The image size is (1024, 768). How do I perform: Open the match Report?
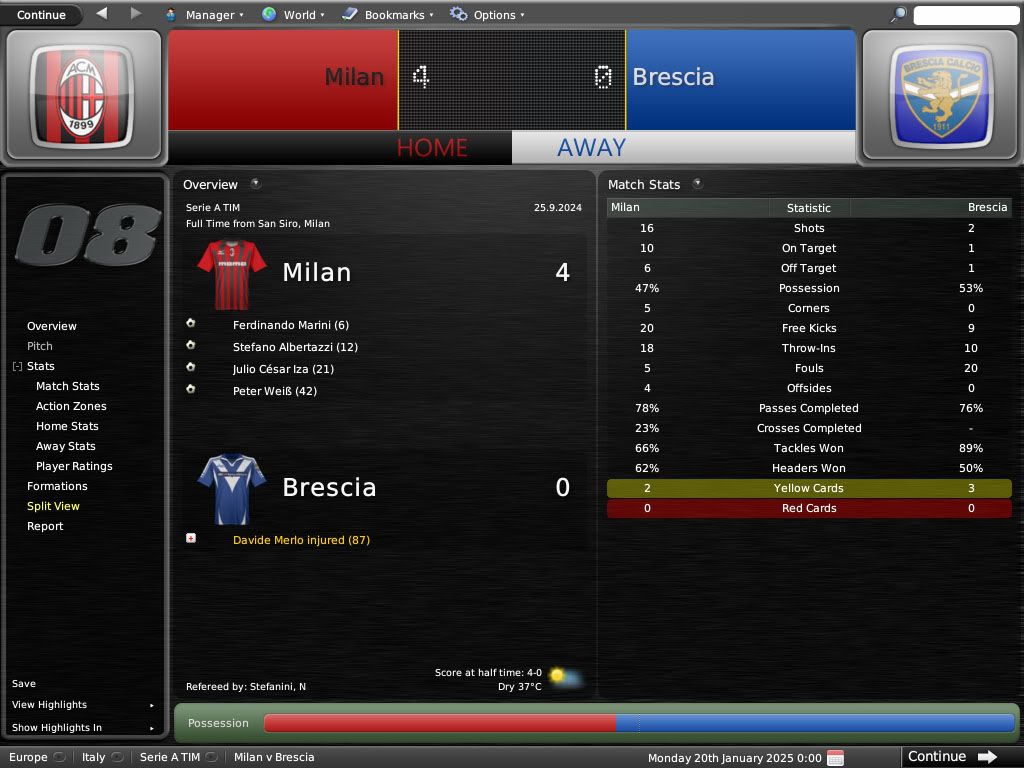[45, 526]
